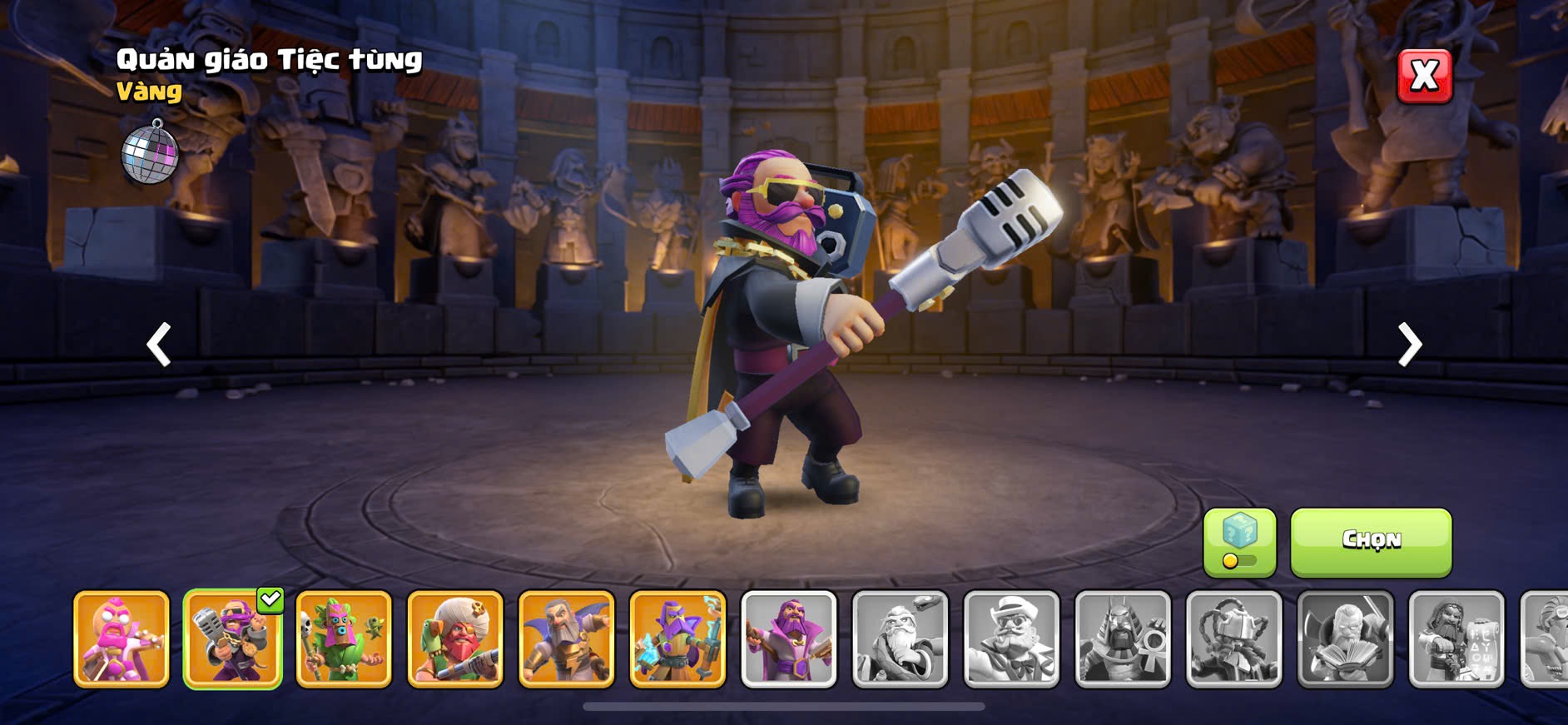The image size is (1568, 725).
Task: Choose the Party Warden skin with microphone
Action: click(x=233, y=639)
